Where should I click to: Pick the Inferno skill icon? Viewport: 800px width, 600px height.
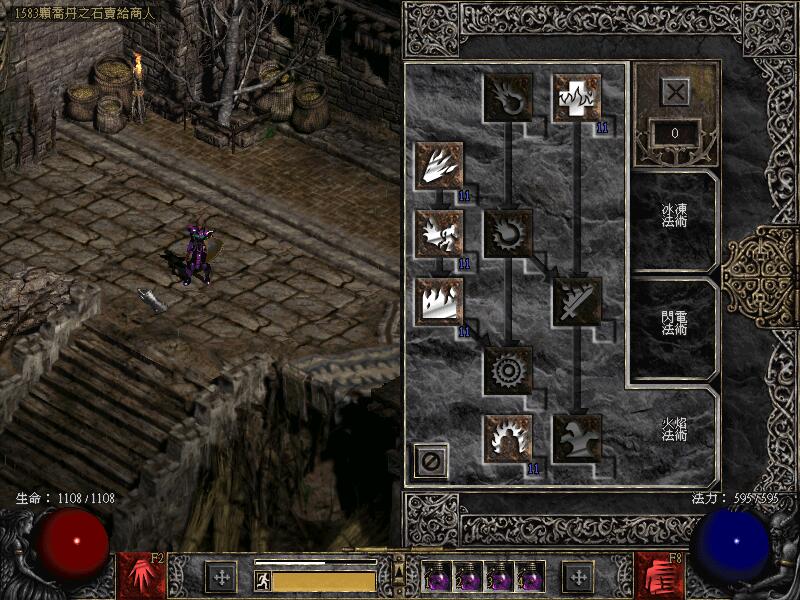click(439, 165)
